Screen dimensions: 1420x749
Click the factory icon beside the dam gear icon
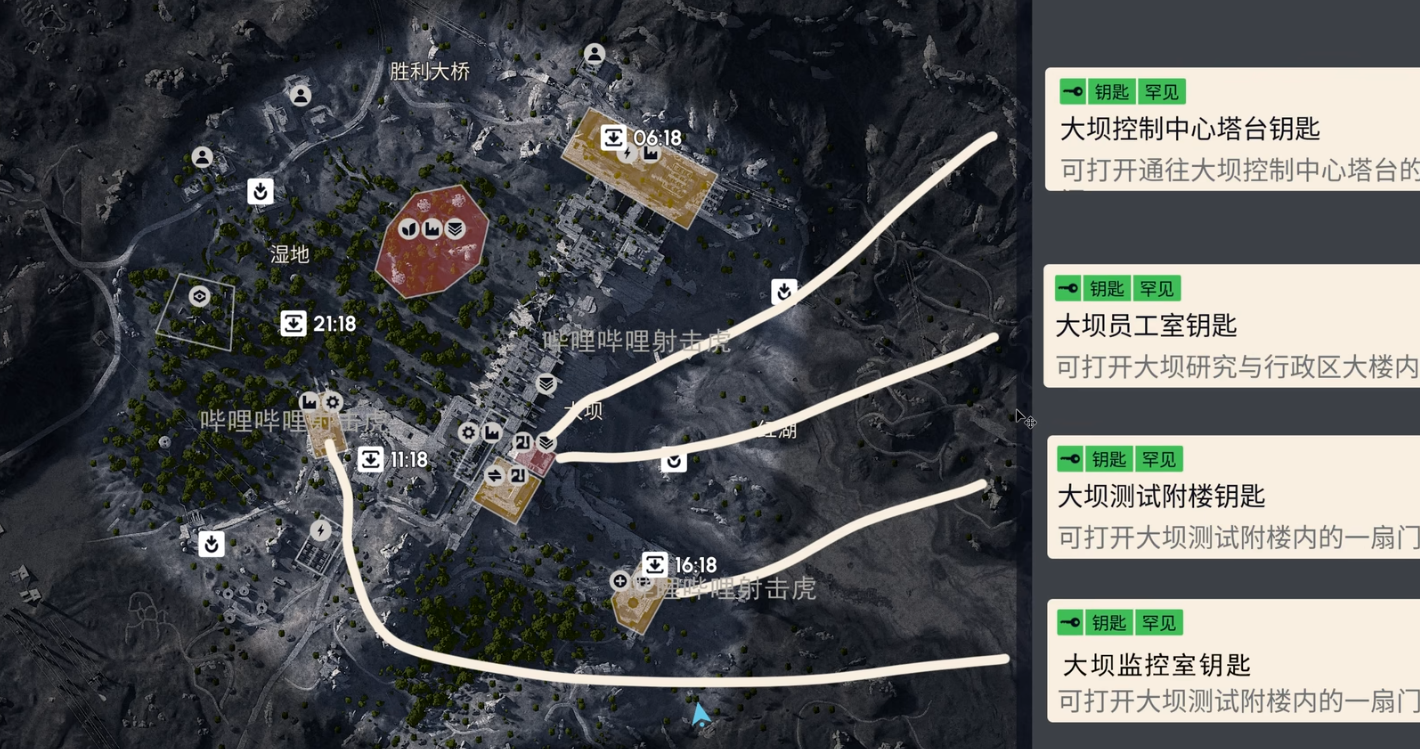click(492, 433)
